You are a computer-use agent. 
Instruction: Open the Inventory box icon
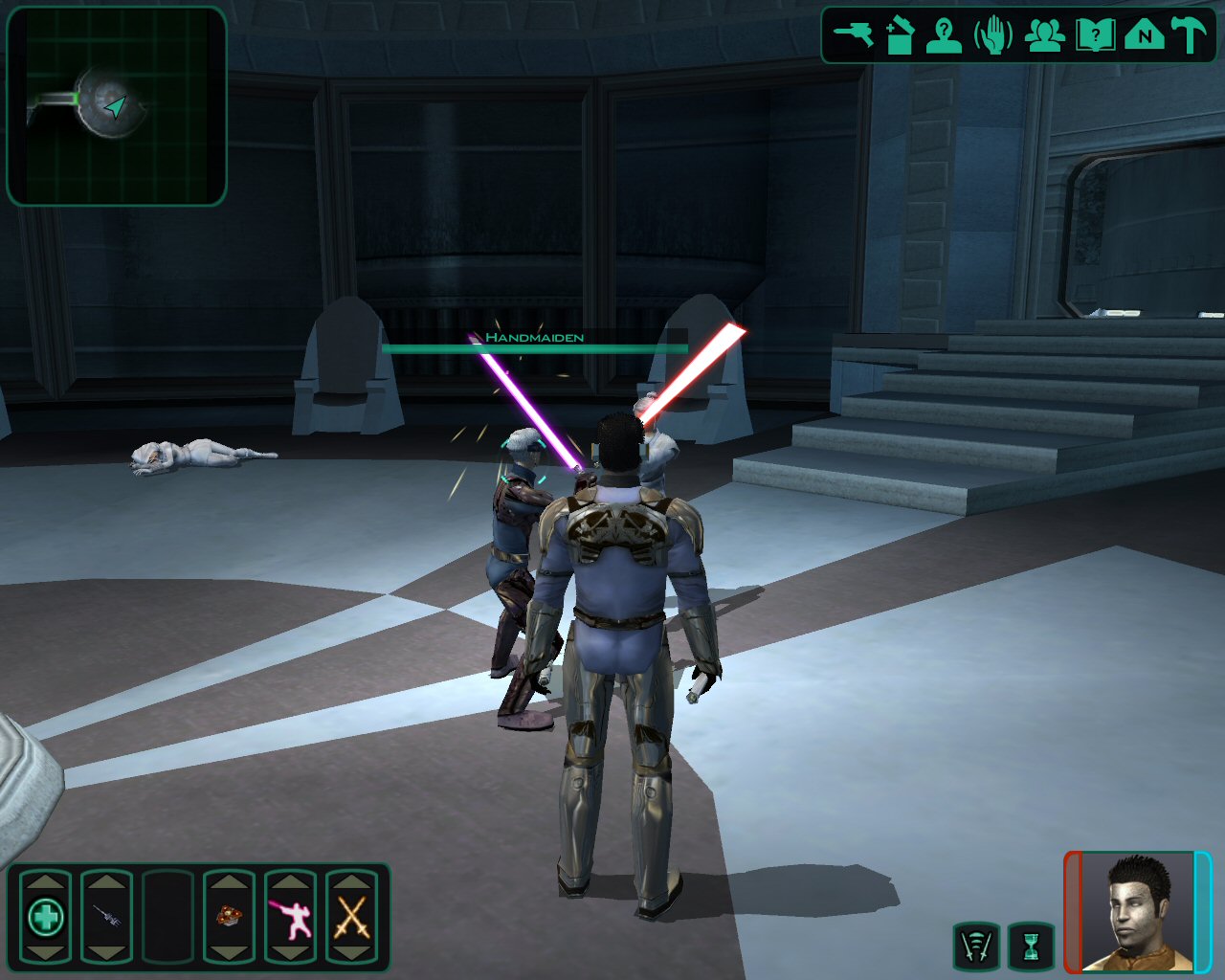(900, 36)
